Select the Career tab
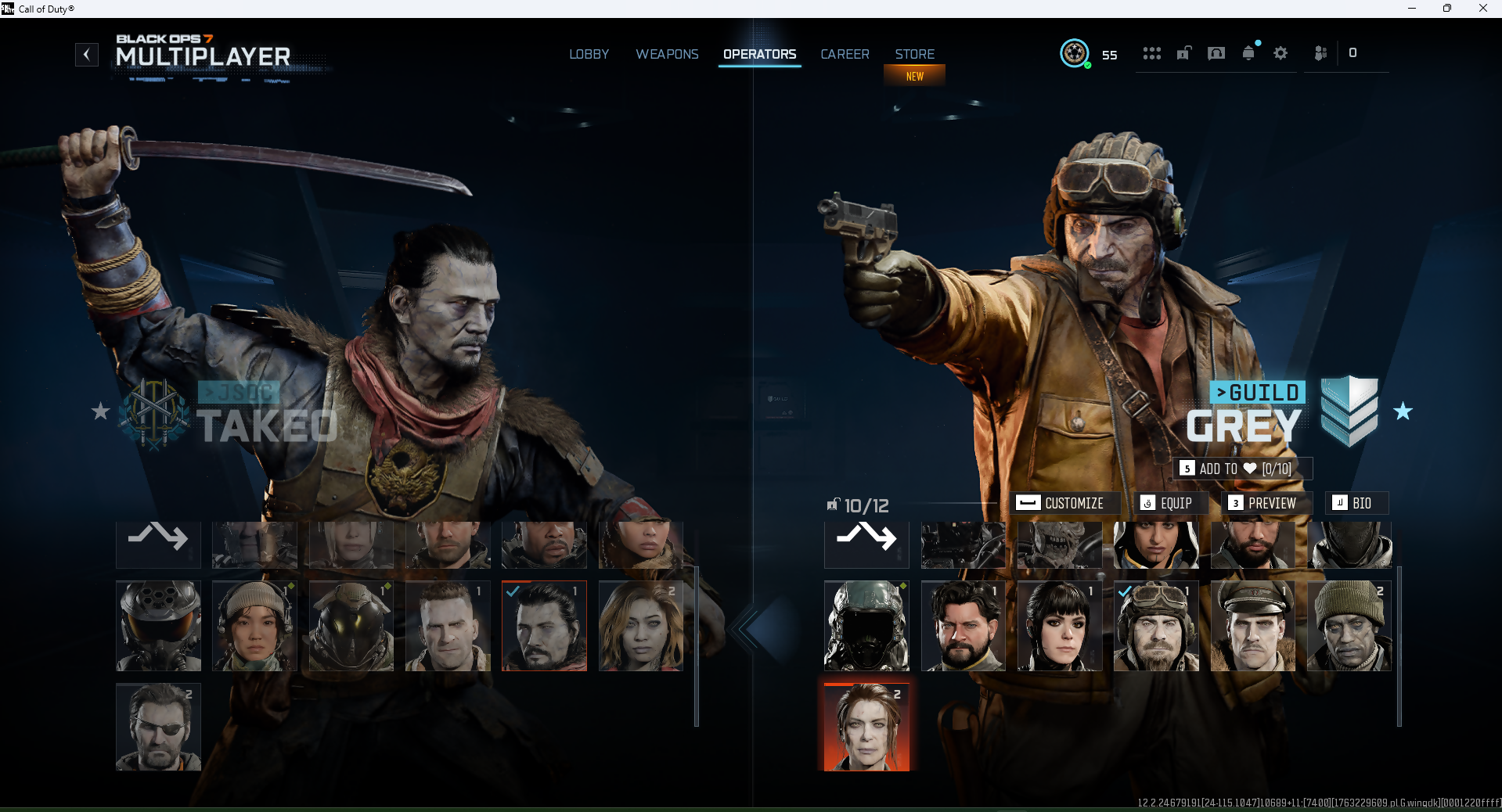Image resolution: width=1502 pixels, height=812 pixels. coord(845,54)
